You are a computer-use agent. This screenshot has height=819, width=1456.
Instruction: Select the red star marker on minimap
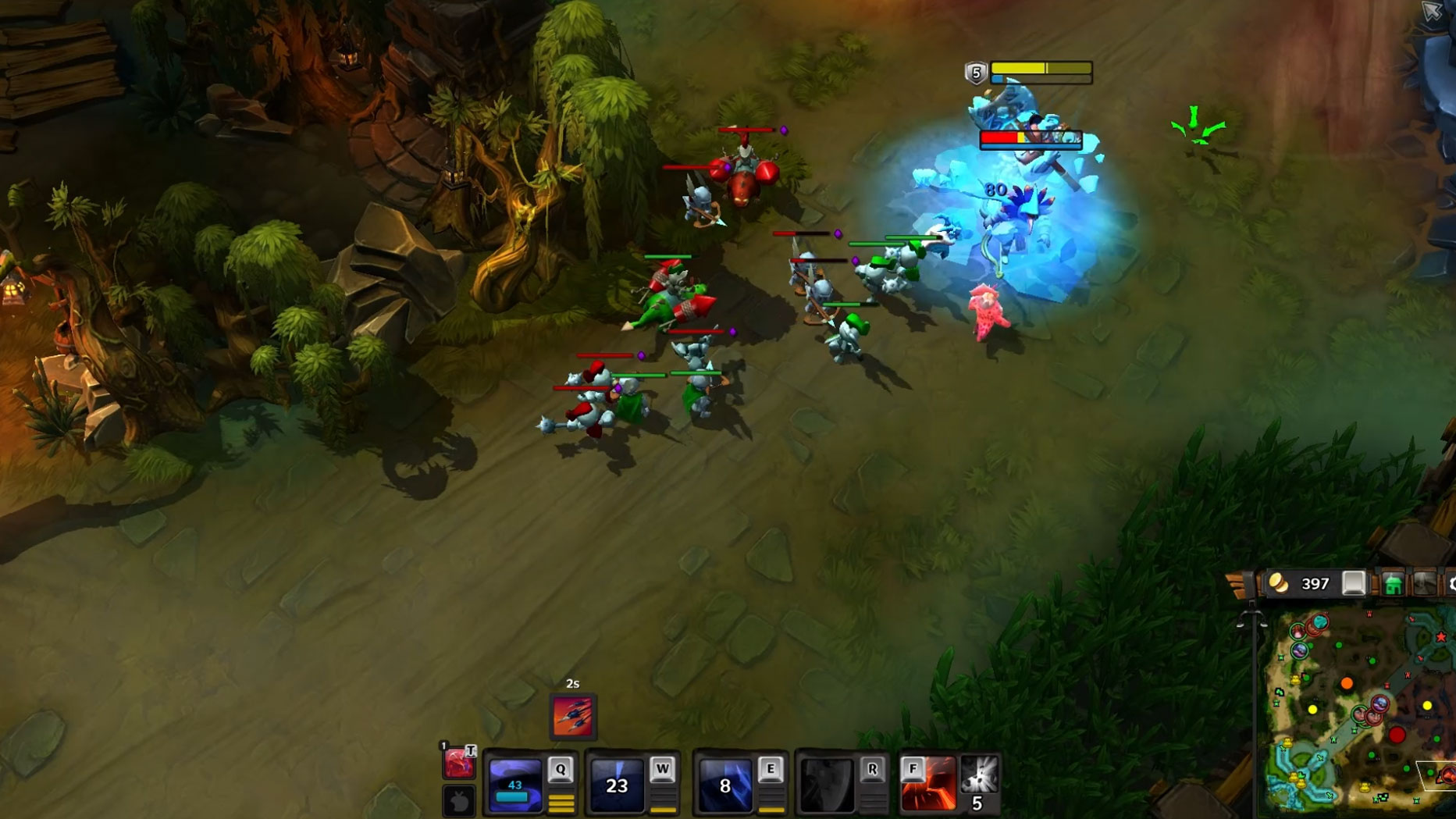pyautogui.click(x=1441, y=637)
